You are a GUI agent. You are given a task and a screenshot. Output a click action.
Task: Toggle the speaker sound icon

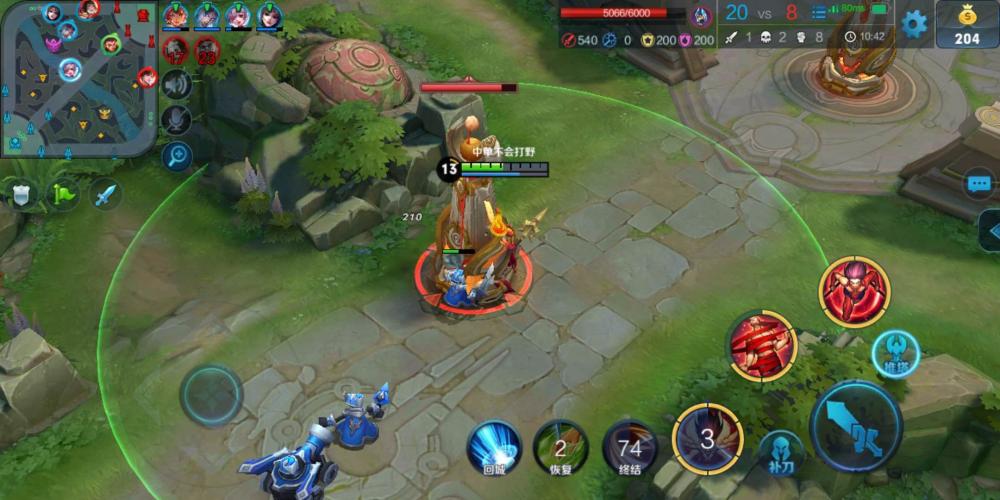[x=177, y=85]
